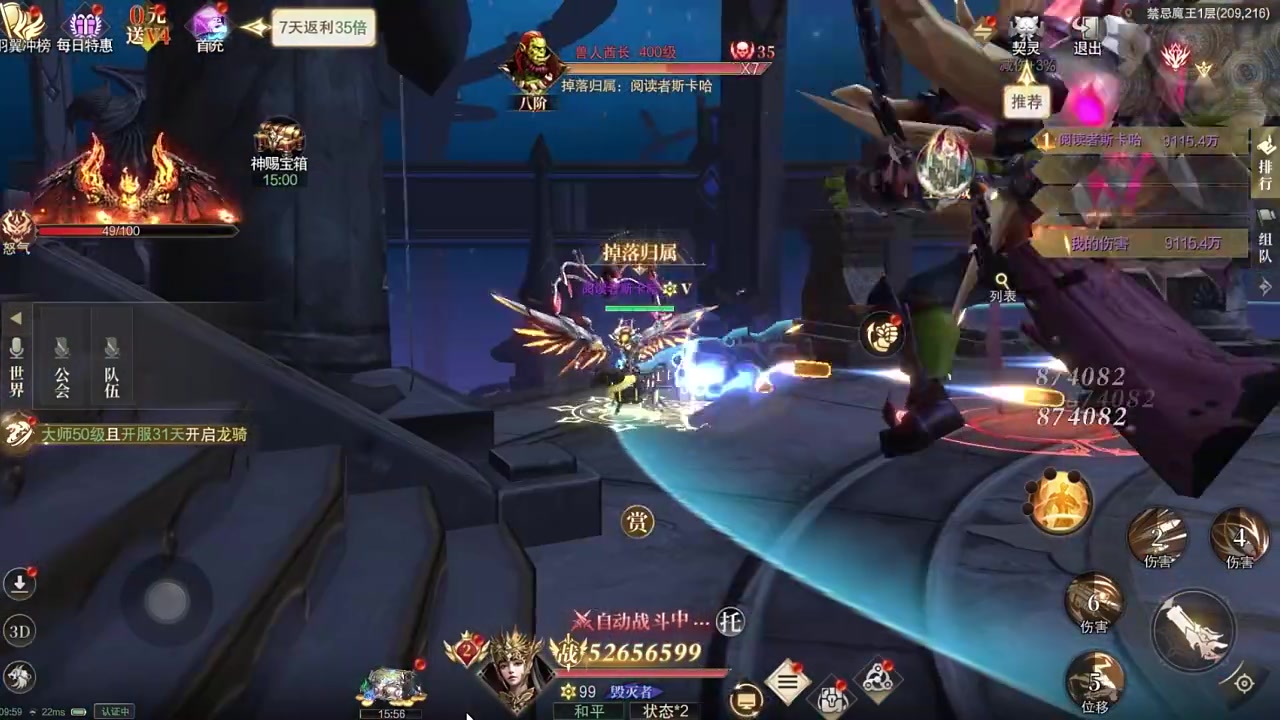Open the 列表 target list

click(1002, 288)
